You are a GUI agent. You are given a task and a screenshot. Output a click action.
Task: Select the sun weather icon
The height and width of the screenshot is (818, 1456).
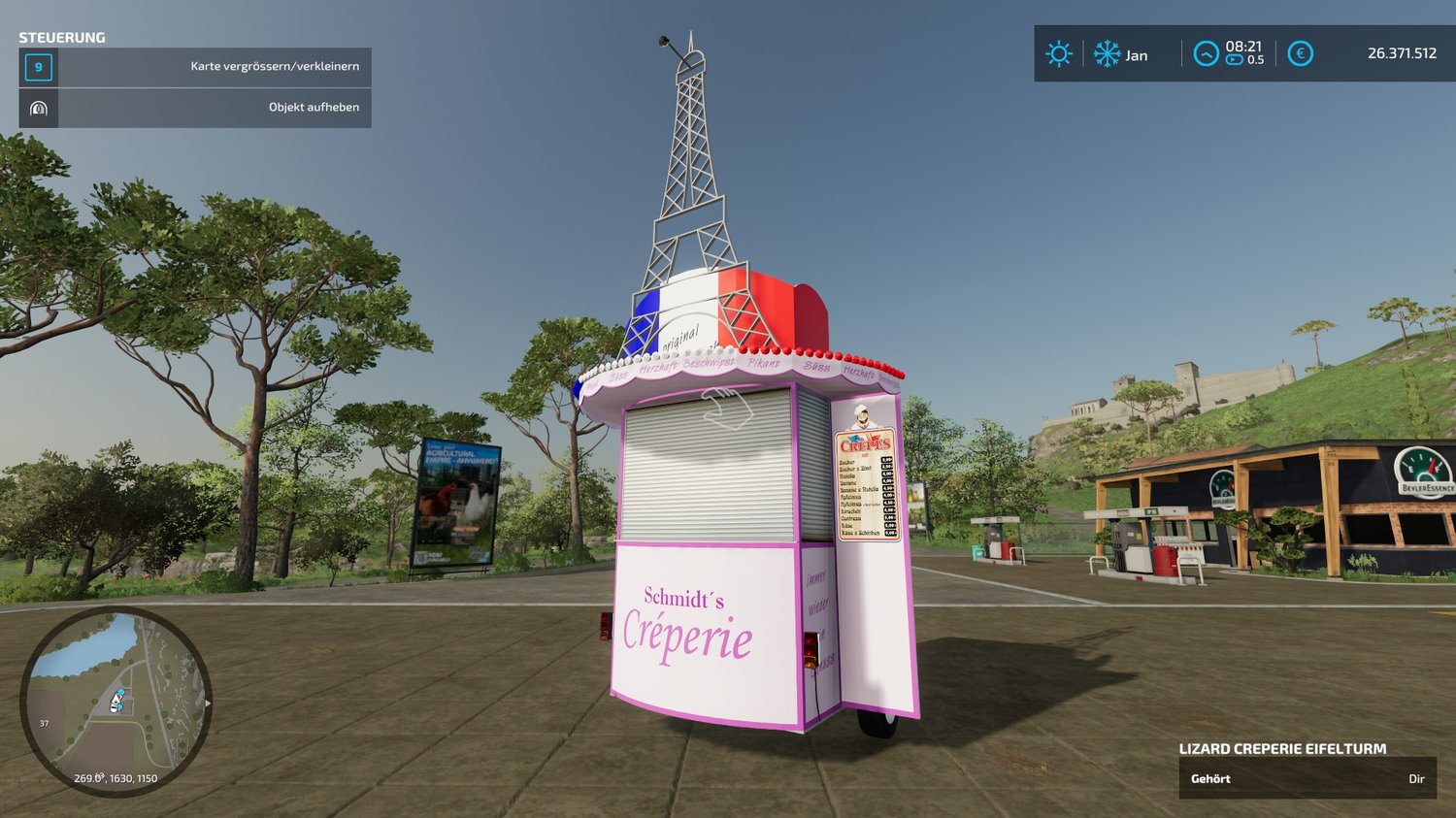1058,53
